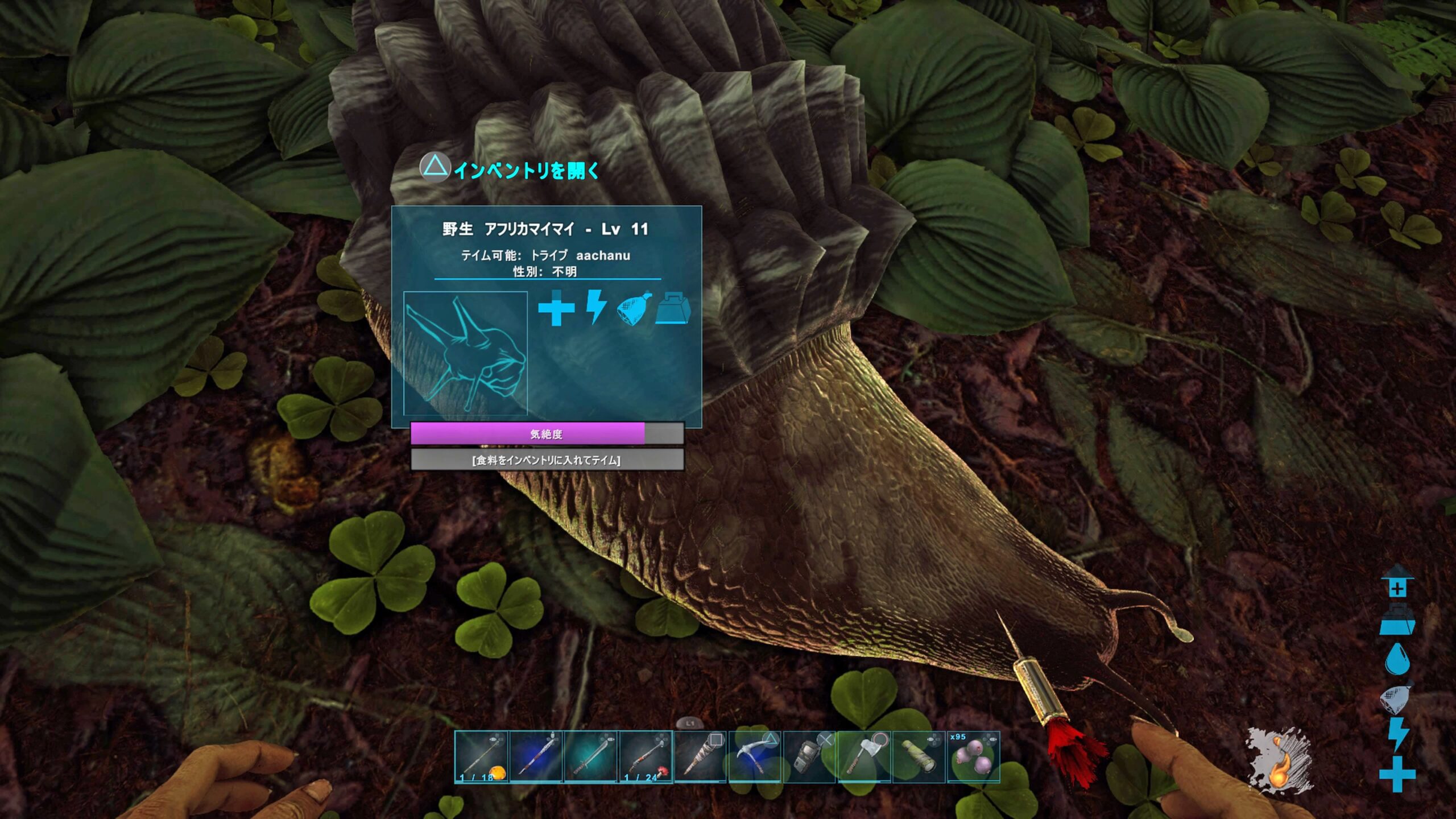Use the grey handheld device slot
The height and width of the screenshot is (819, 1456).
pos(809,757)
